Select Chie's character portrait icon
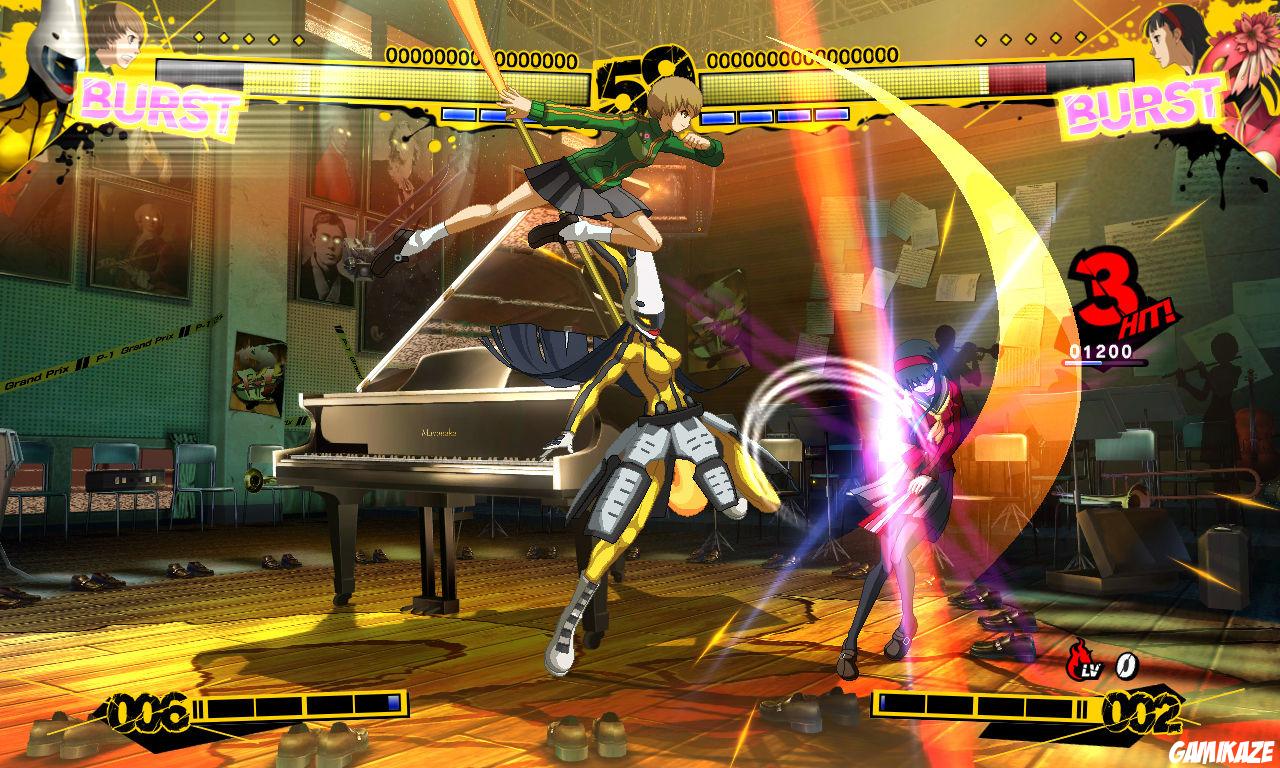 (115, 35)
